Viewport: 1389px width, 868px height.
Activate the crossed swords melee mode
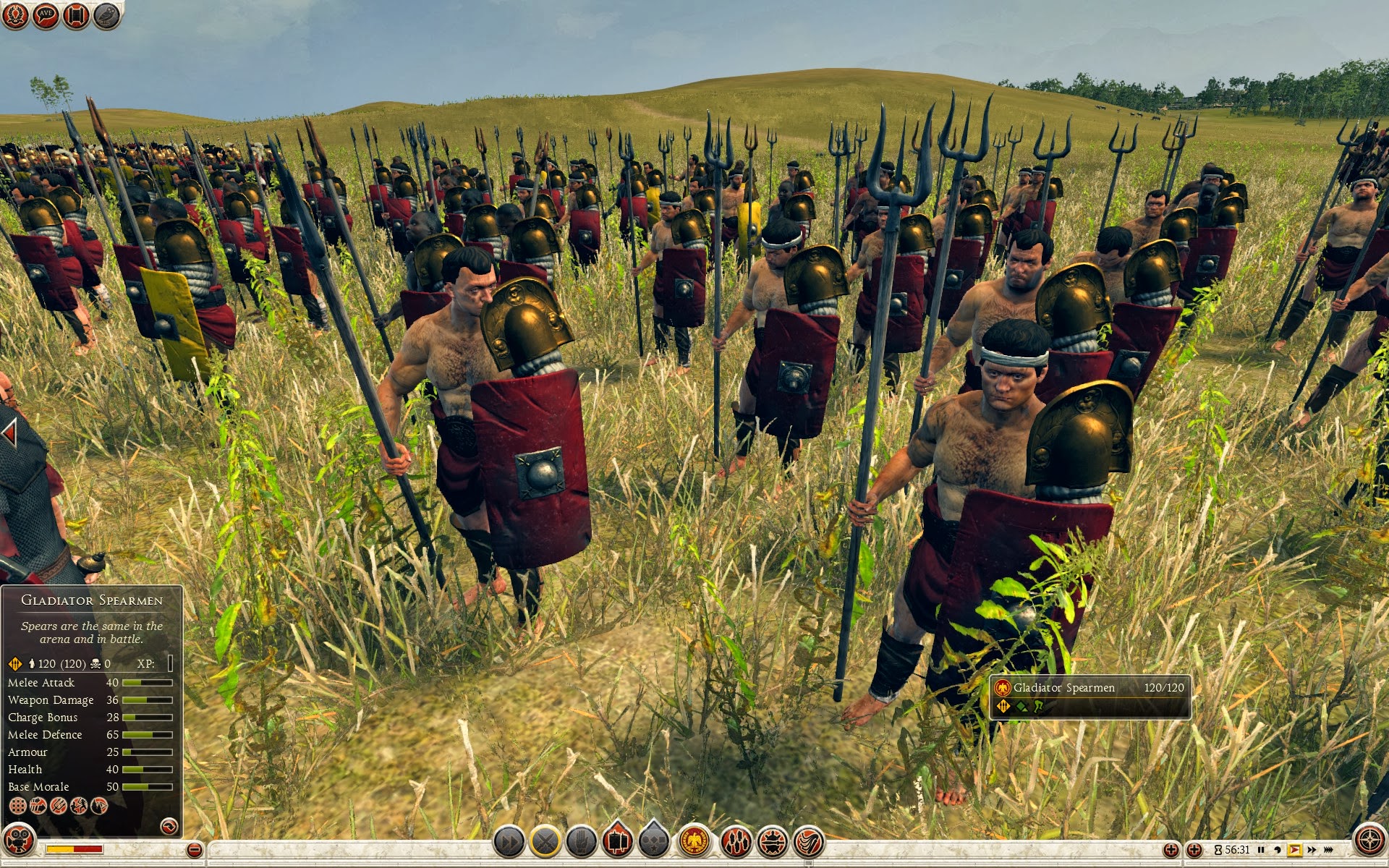[546, 841]
